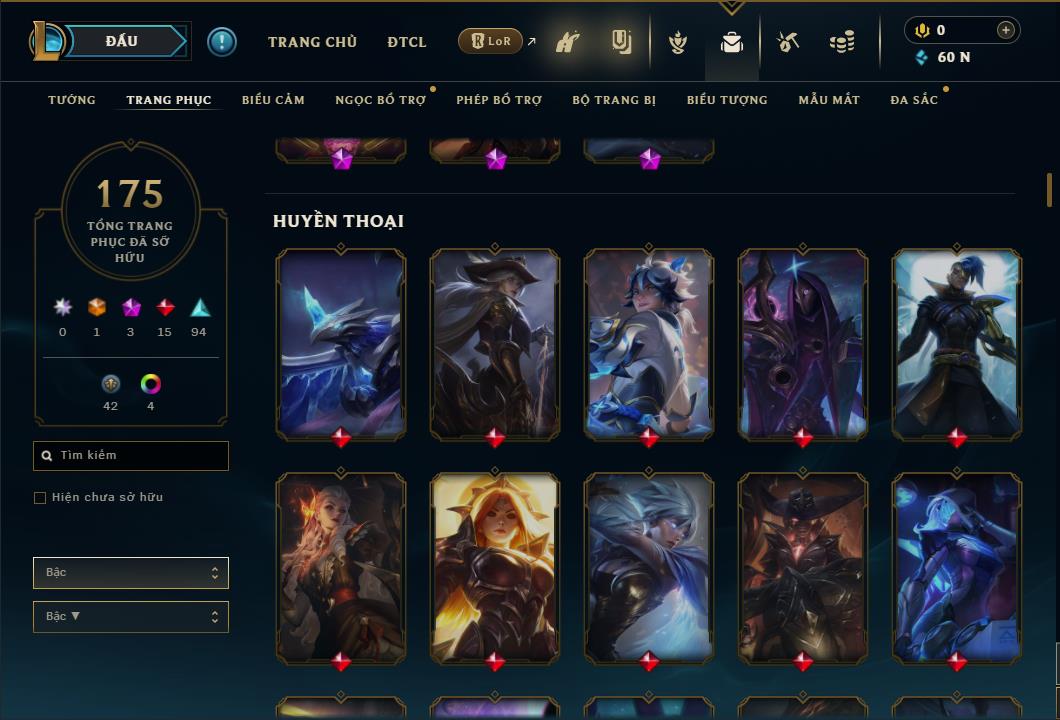Image resolution: width=1060 pixels, height=720 pixels.
Task: Open the blue exclamation notification icon
Action: [222, 42]
